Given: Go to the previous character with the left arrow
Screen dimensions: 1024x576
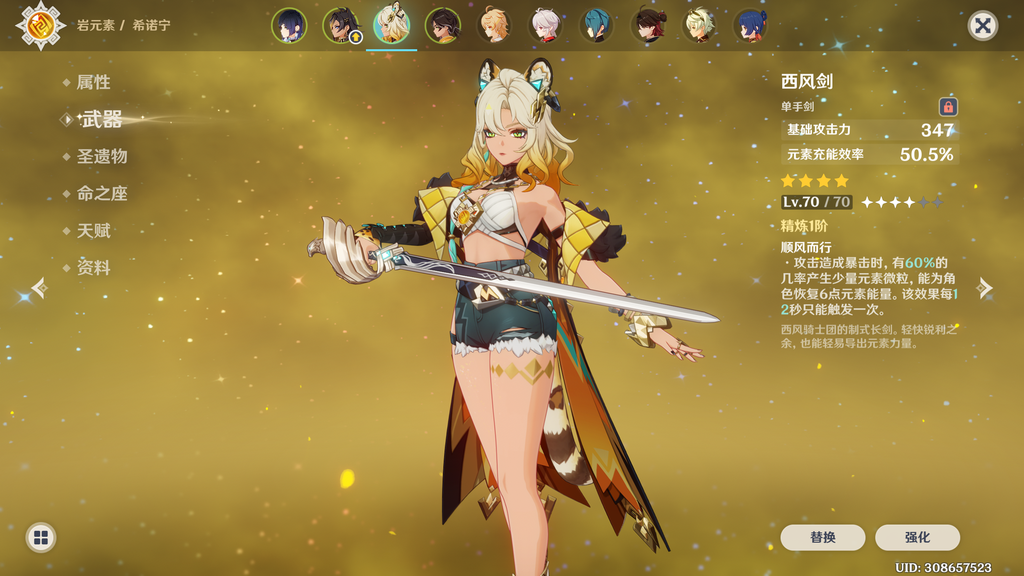Looking at the screenshot, I should click(x=38, y=289).
